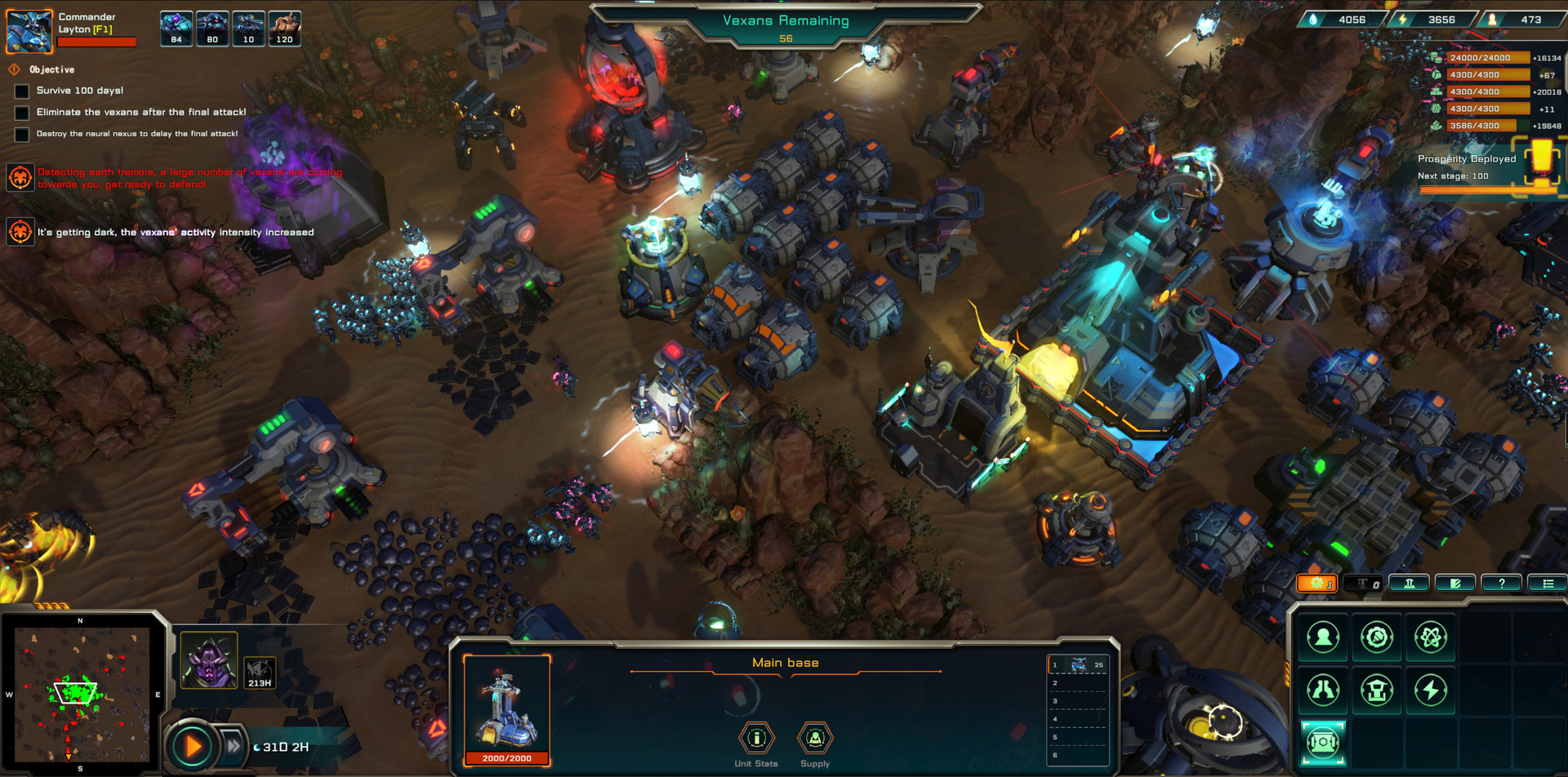
Task: Select the lightning energy icon in the command card
Action: (1431, 690)
